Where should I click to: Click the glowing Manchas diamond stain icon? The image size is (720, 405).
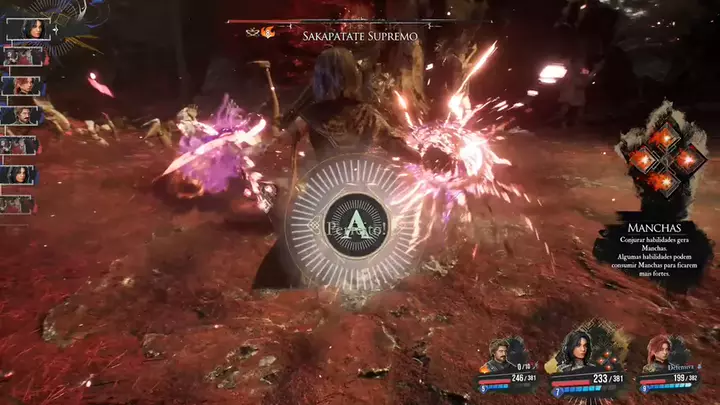pyautogui.click(x=661, y=158)
